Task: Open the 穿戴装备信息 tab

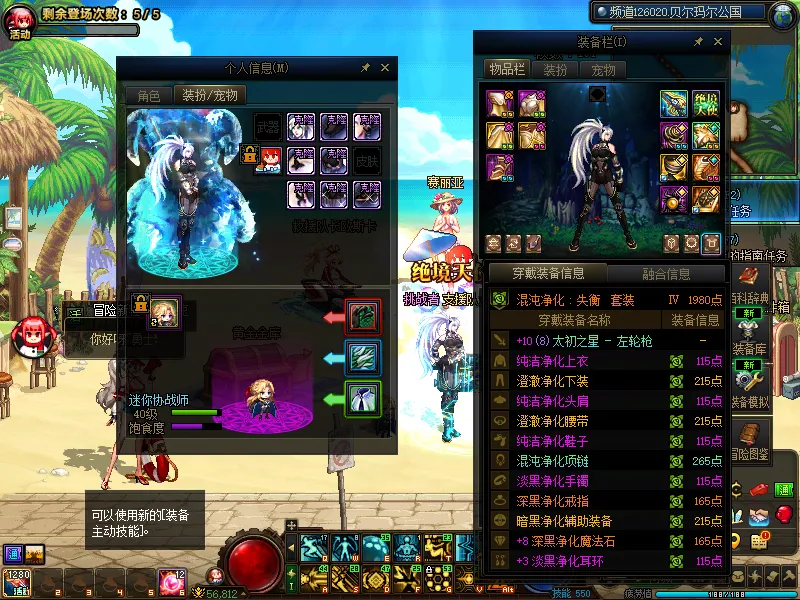Action: [547, 274]
